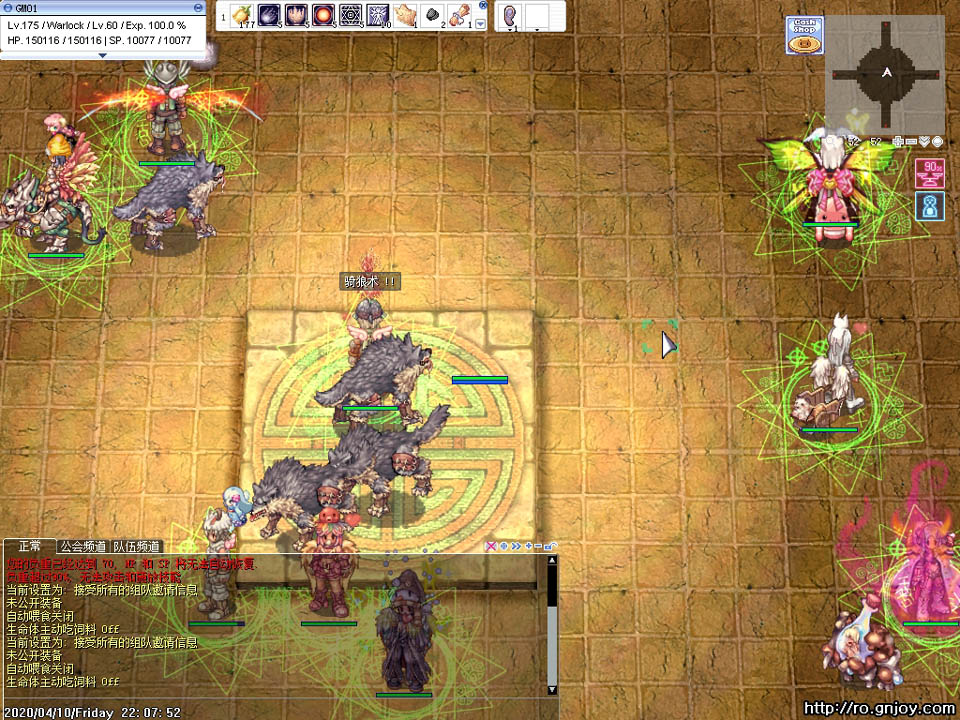Use the yellow bell flower hotbar item

[243, 15]
